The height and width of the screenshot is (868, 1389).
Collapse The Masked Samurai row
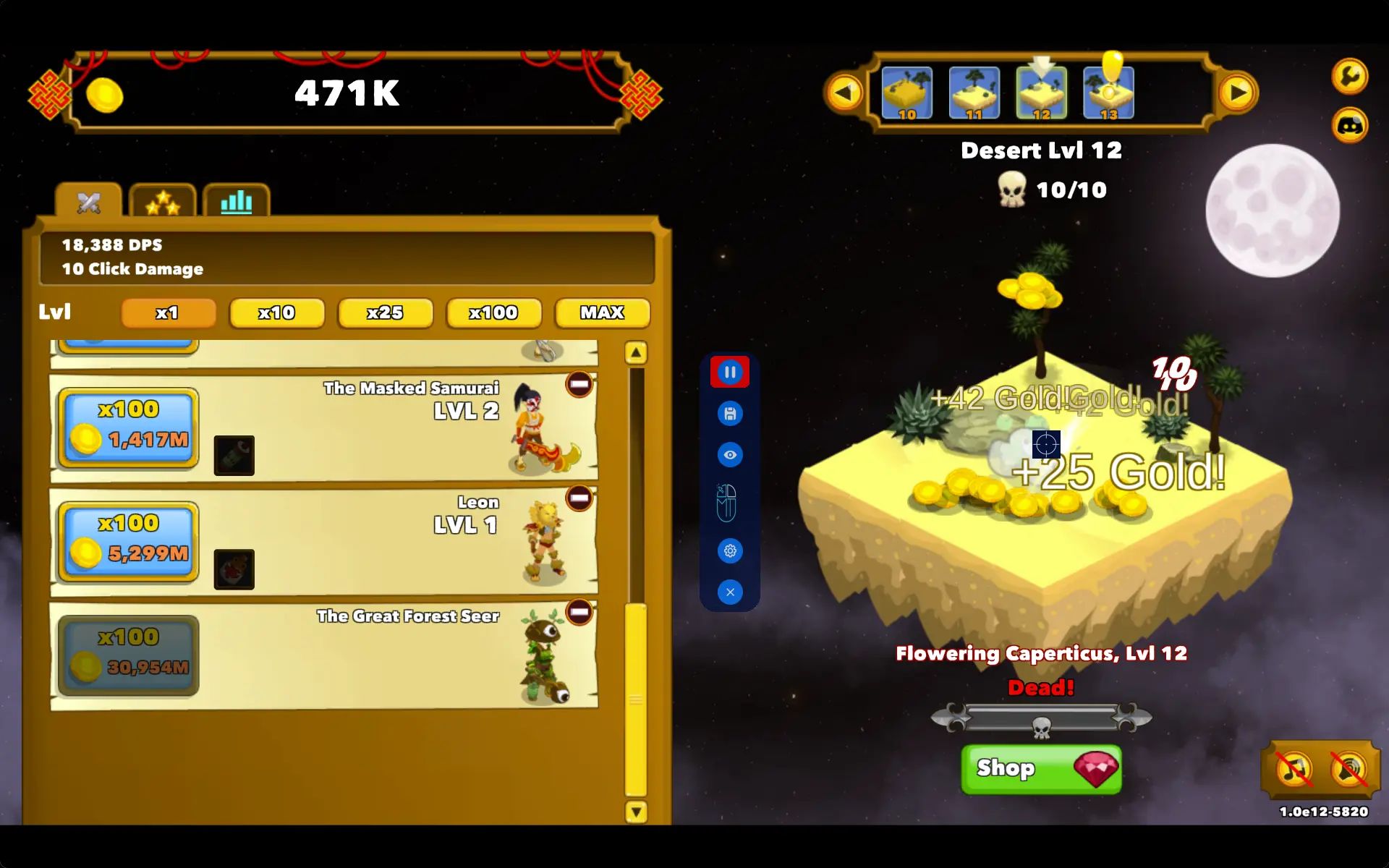(x=579, y=384)
